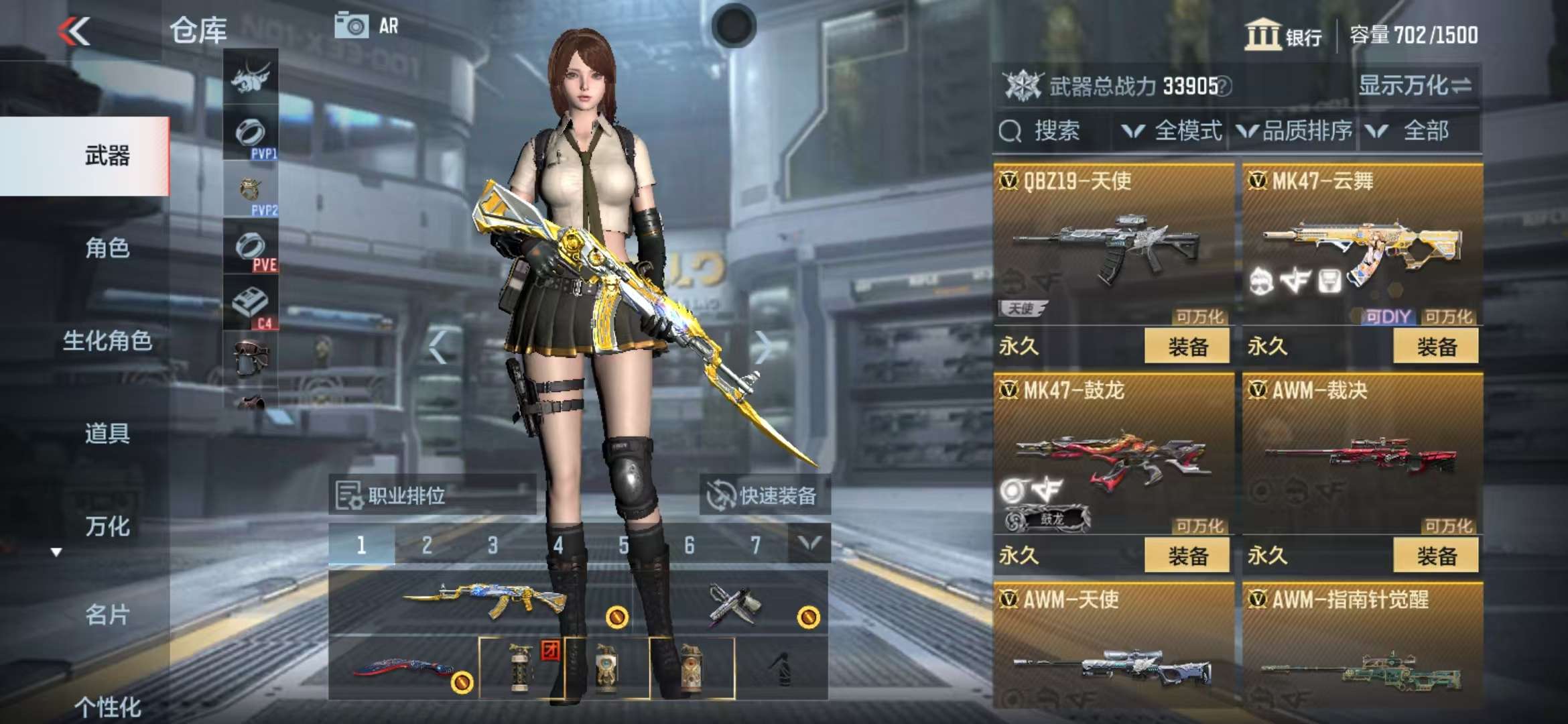1568x724 pixels.
Task: Tap the 快速装备 quick equip button
Action: (763, 496)
